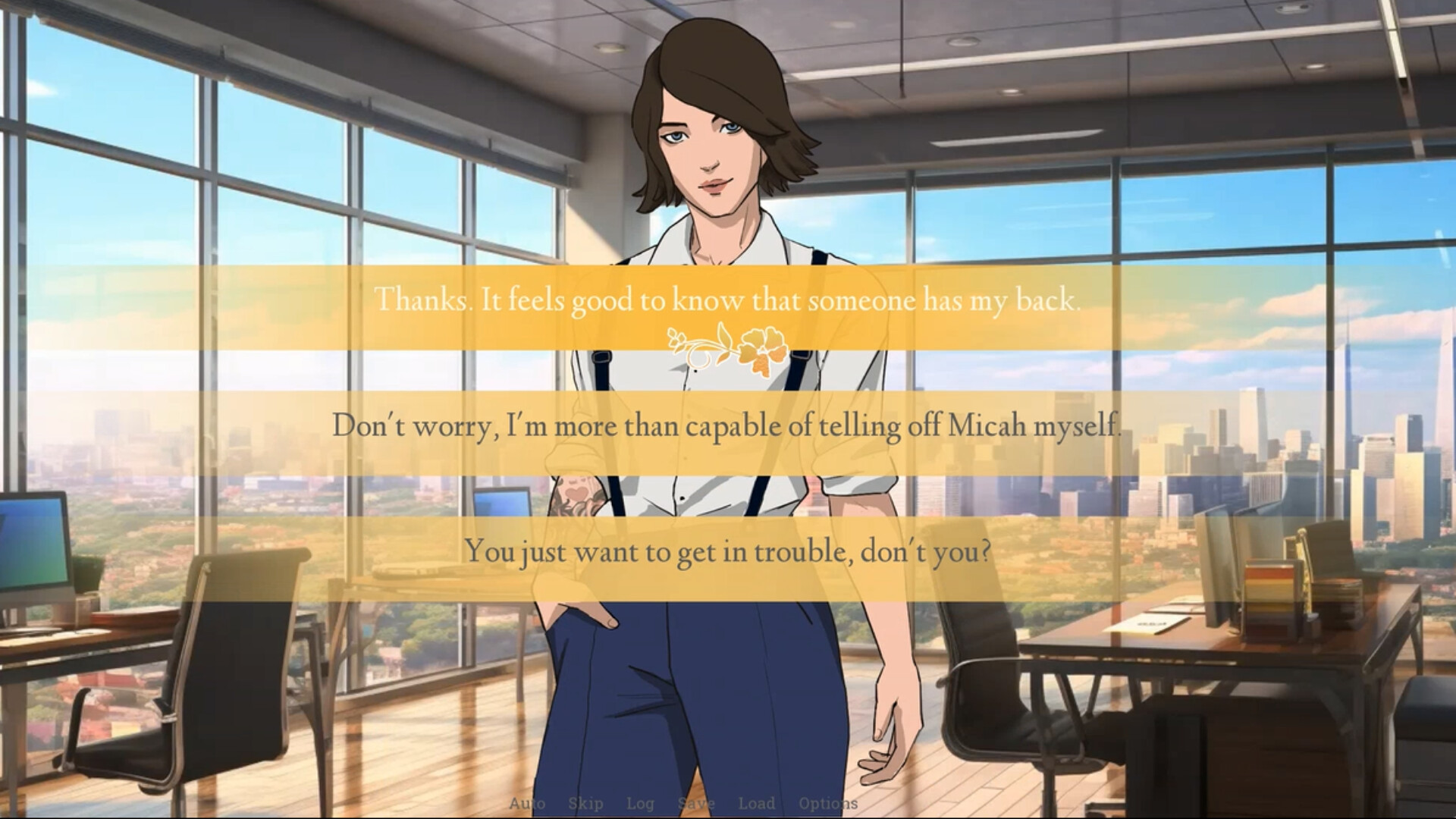Click Load in the bottom menu

[x=756, y=803]
